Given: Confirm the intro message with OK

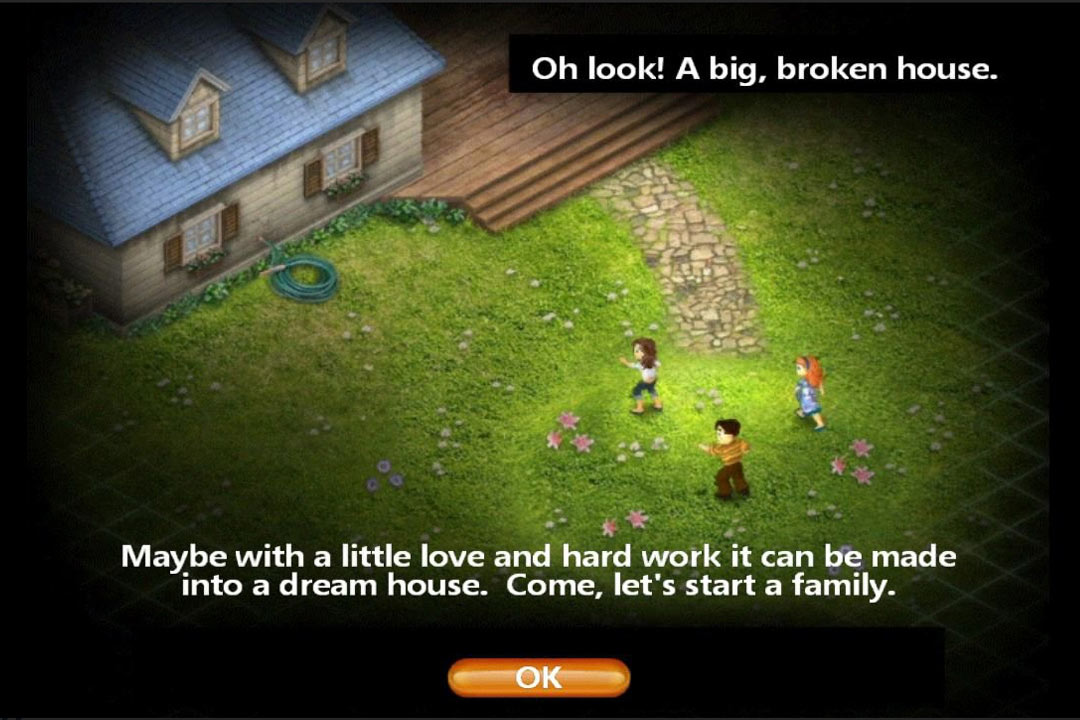Looking at the screenshot, I should point(538,677).
